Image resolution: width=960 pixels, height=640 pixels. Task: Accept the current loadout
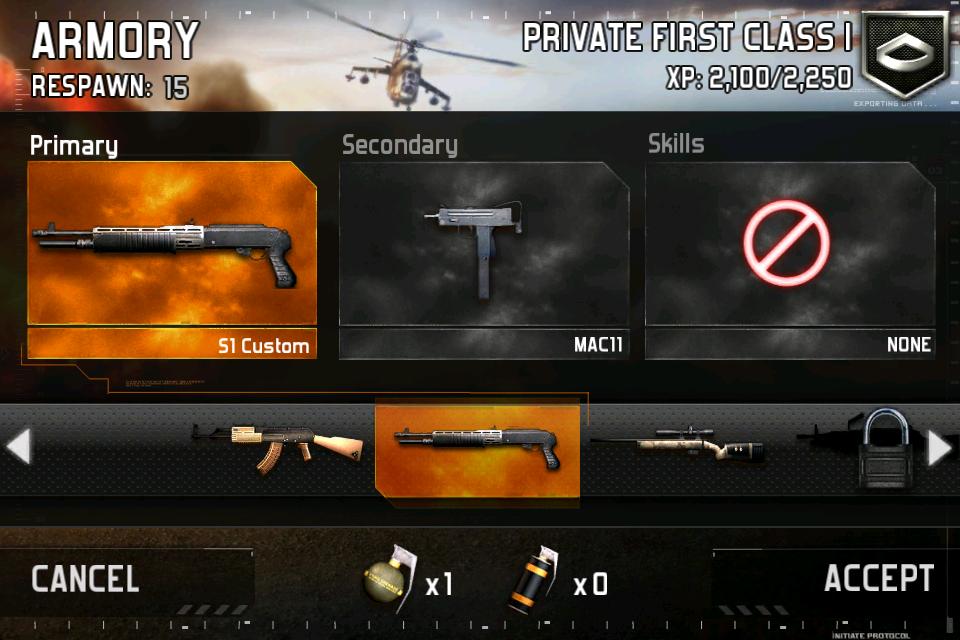pos(878,578)
